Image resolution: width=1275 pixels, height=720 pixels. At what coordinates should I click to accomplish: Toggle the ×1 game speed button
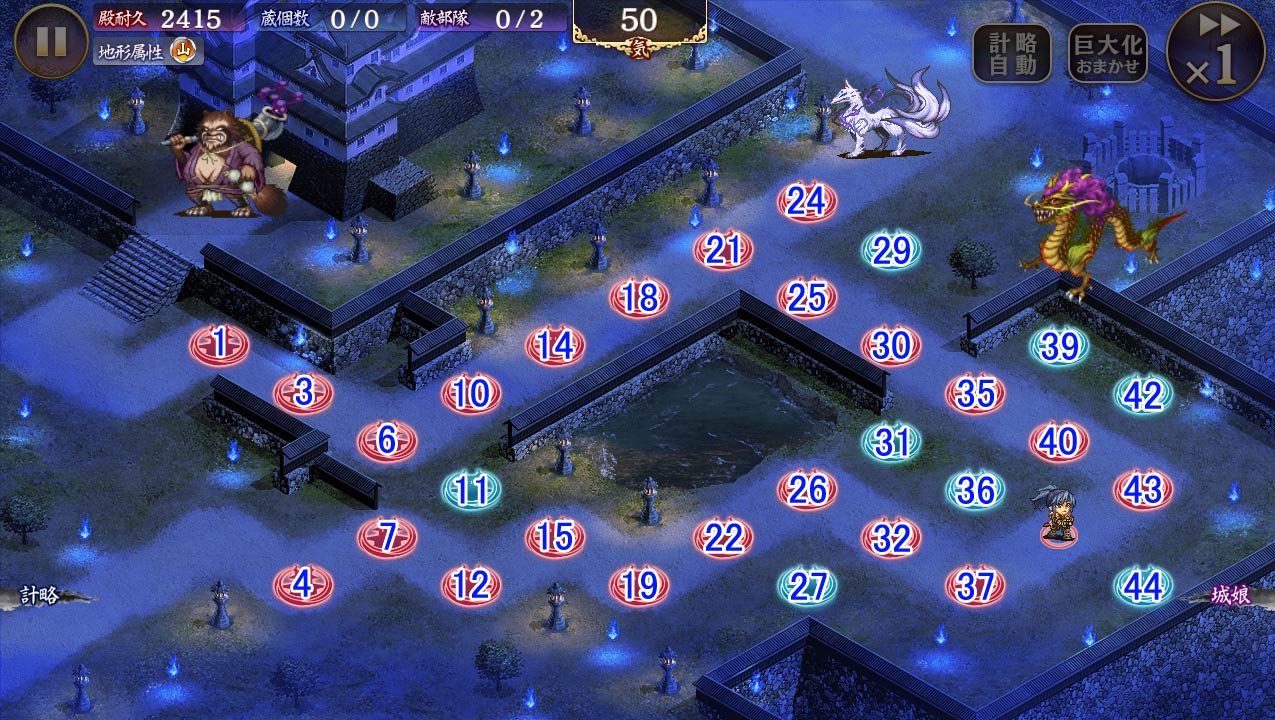[1215, 51]
